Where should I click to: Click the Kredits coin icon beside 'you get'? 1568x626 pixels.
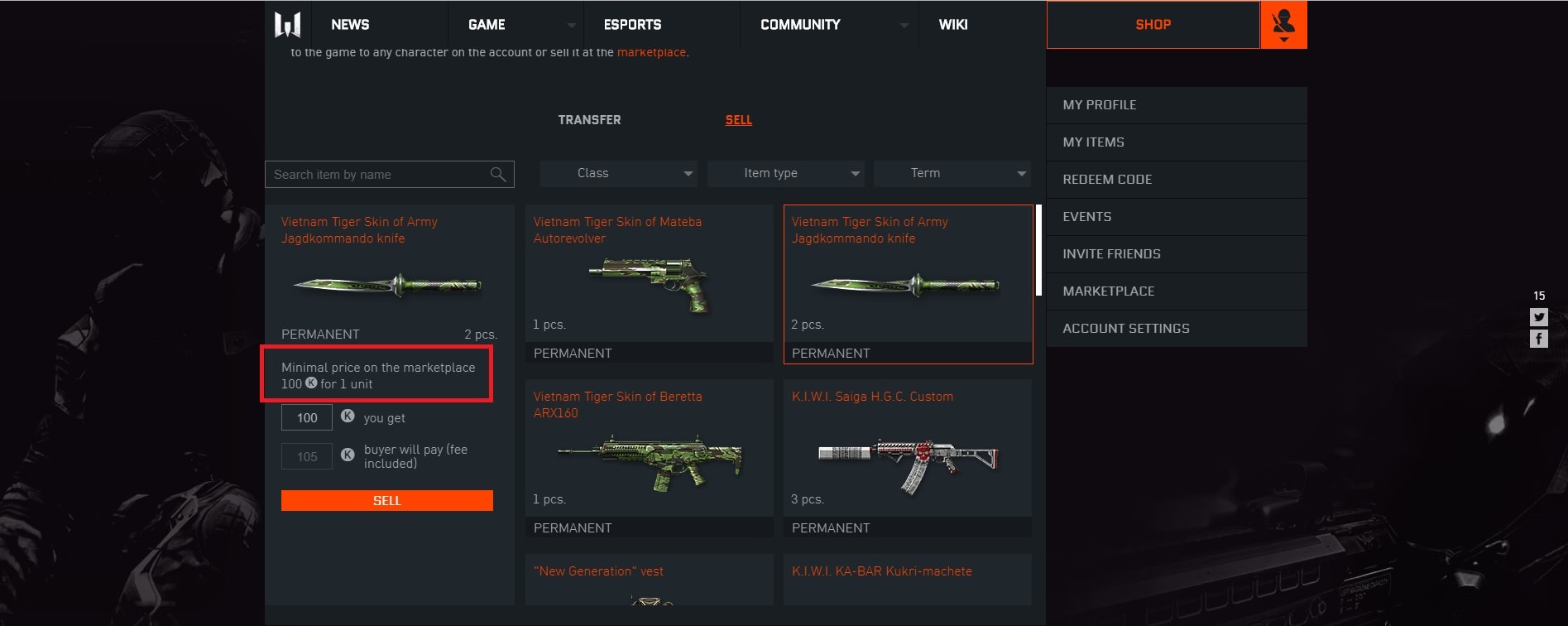tap(347, 417)
